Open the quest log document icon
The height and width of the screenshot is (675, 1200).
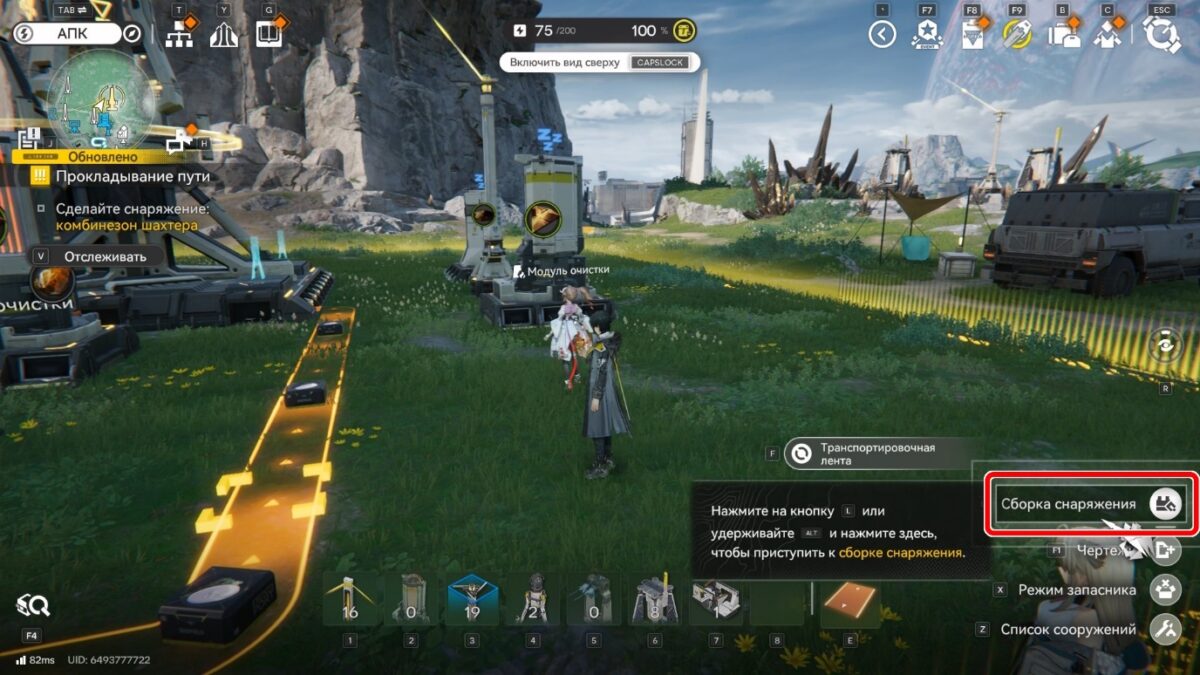point(973,35)
